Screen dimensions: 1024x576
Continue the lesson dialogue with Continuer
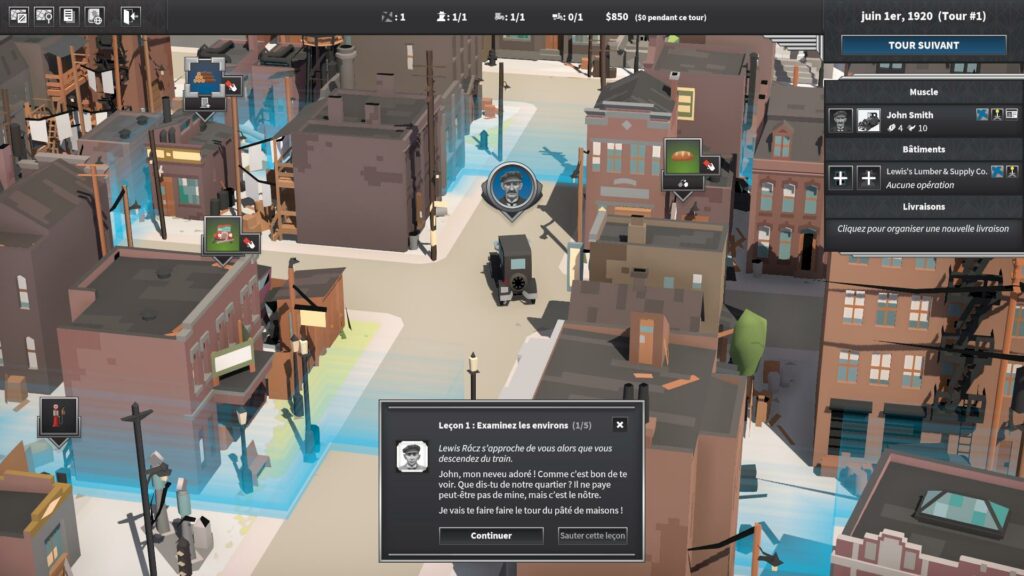491,536
